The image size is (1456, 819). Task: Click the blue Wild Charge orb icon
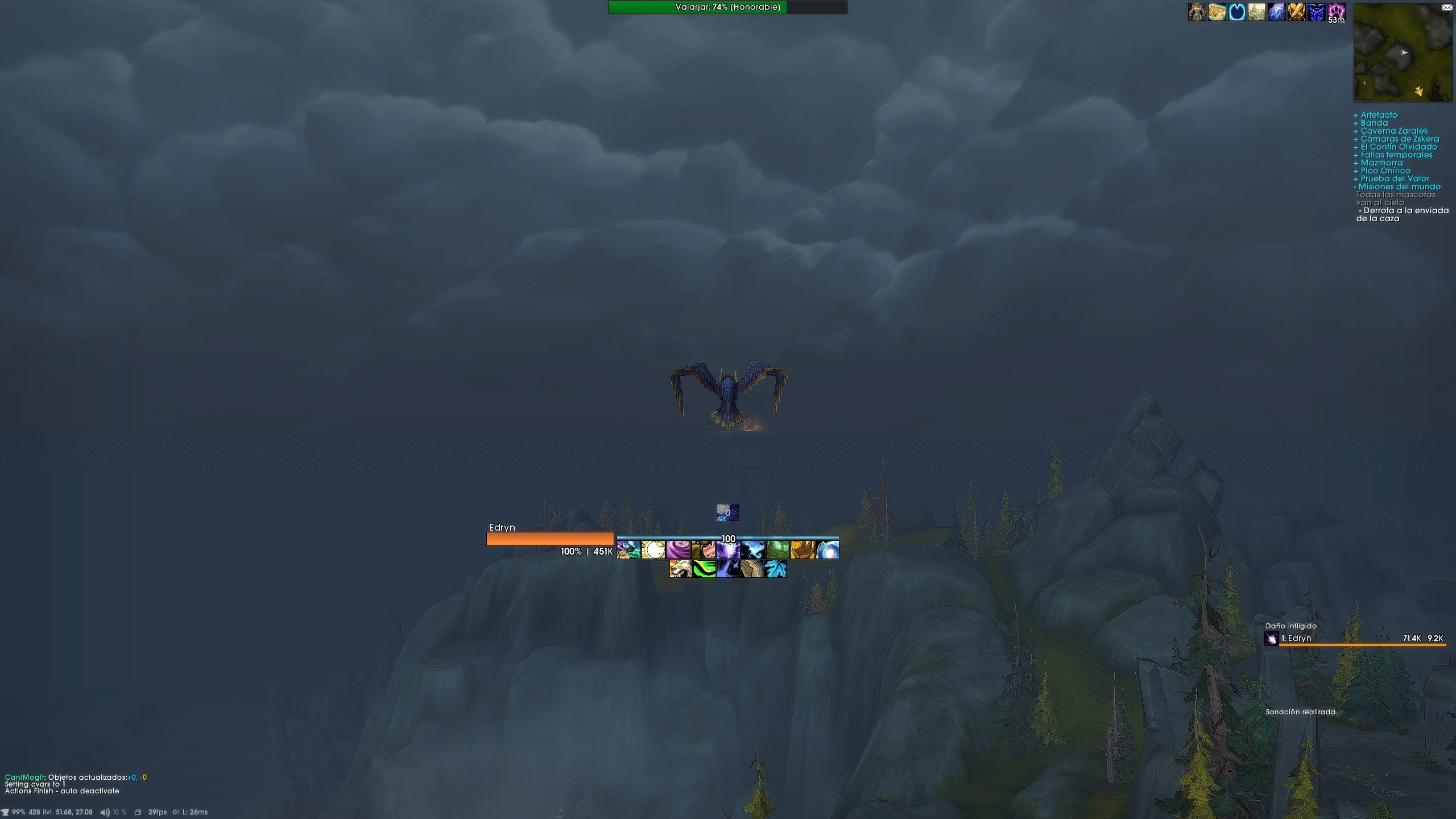coord(826,551)
